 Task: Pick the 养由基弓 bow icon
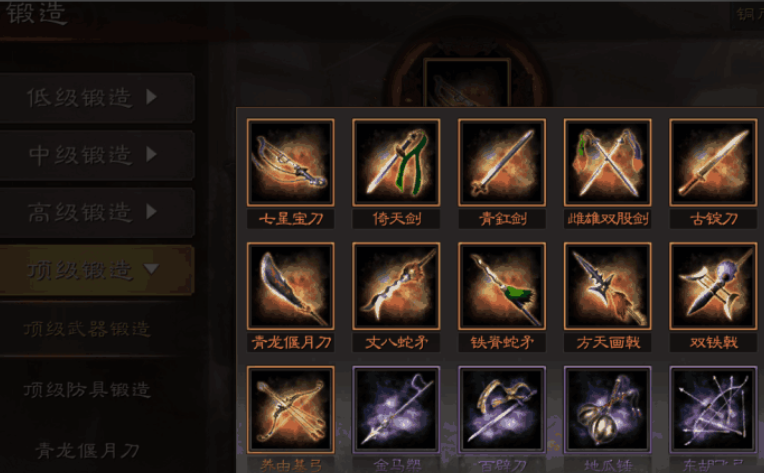pyautogui.click(x=291, y=410)
